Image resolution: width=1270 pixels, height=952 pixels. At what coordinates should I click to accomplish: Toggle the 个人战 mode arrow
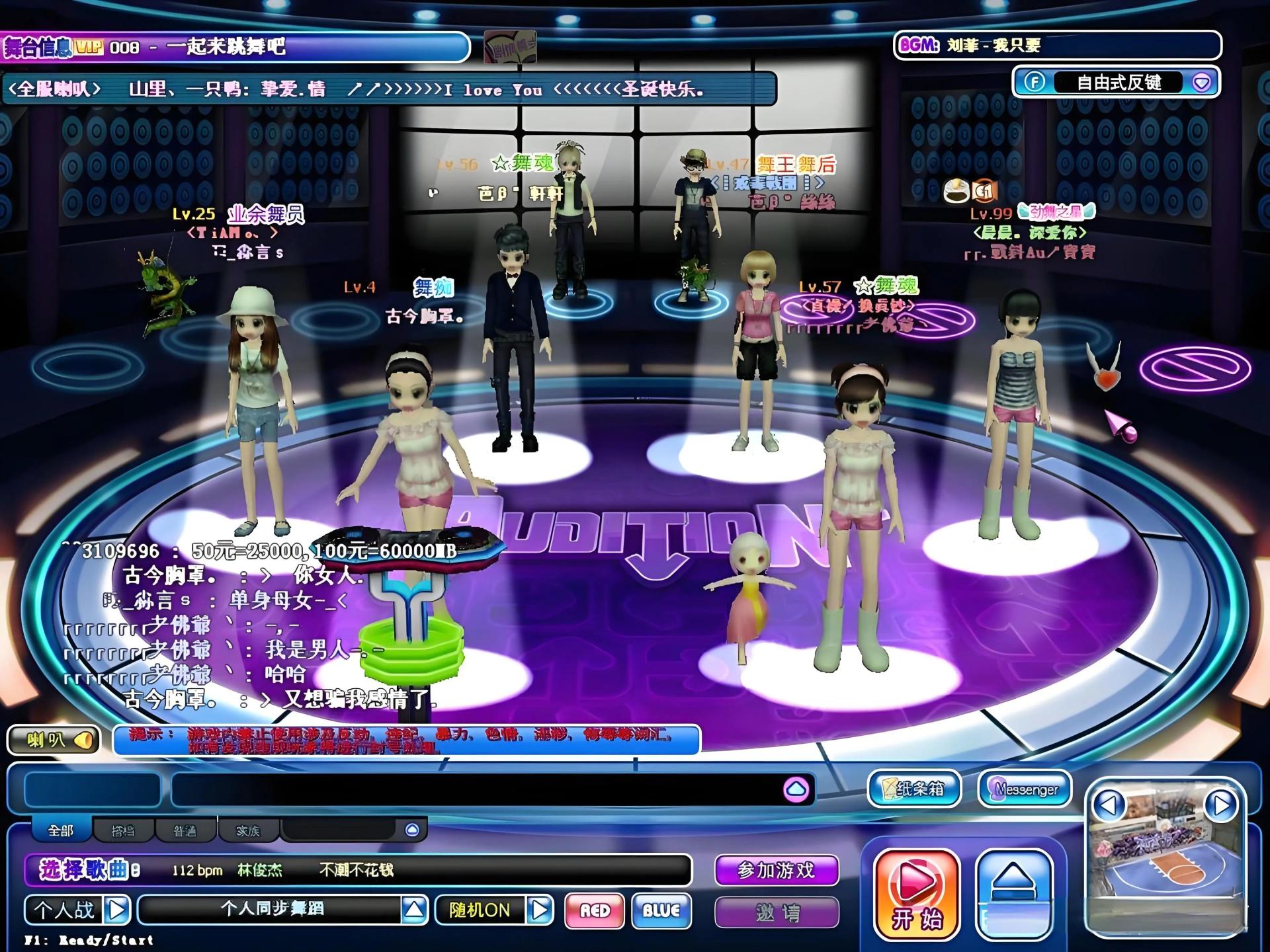[117, 910]
